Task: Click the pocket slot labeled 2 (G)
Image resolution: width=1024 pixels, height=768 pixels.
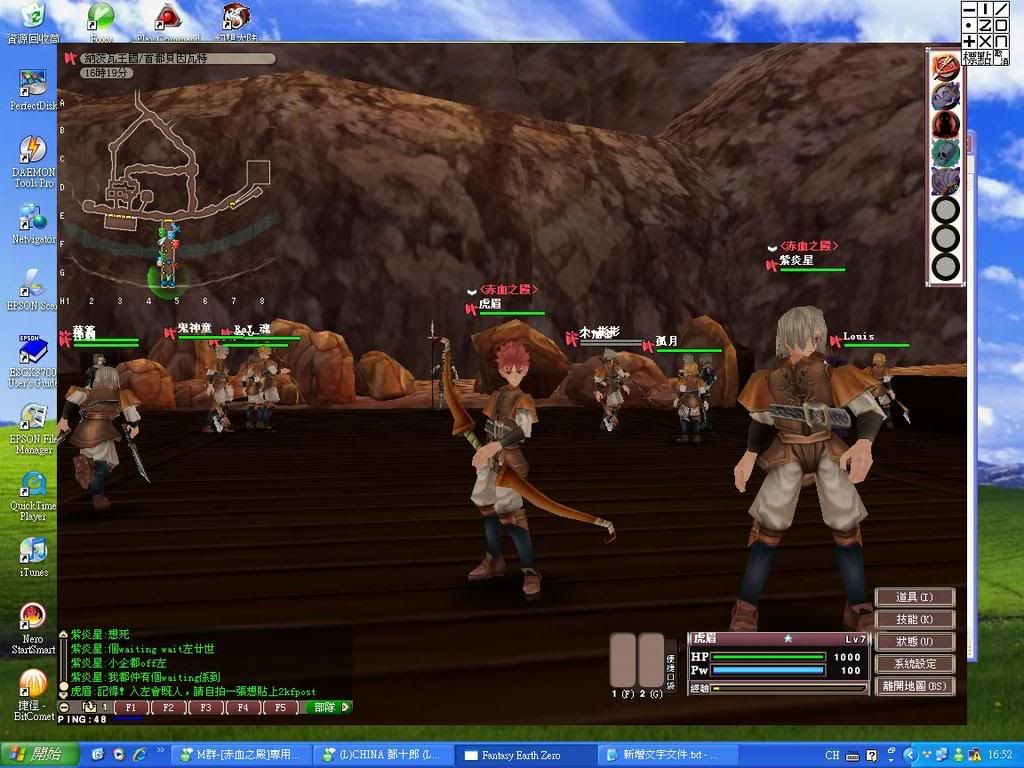Action: coord(651,659)
